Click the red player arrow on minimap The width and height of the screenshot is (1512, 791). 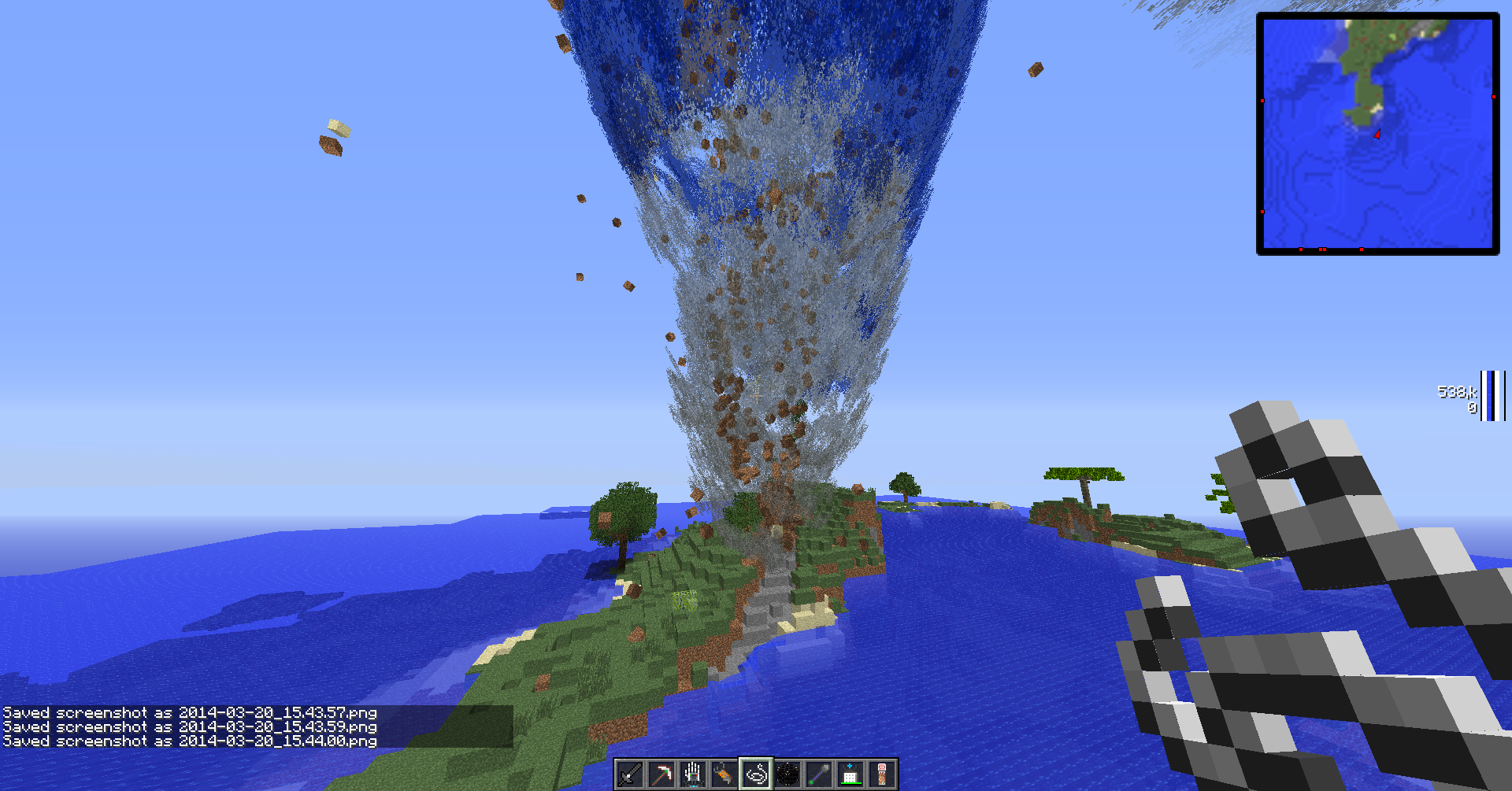click(x=1377, y=135)
